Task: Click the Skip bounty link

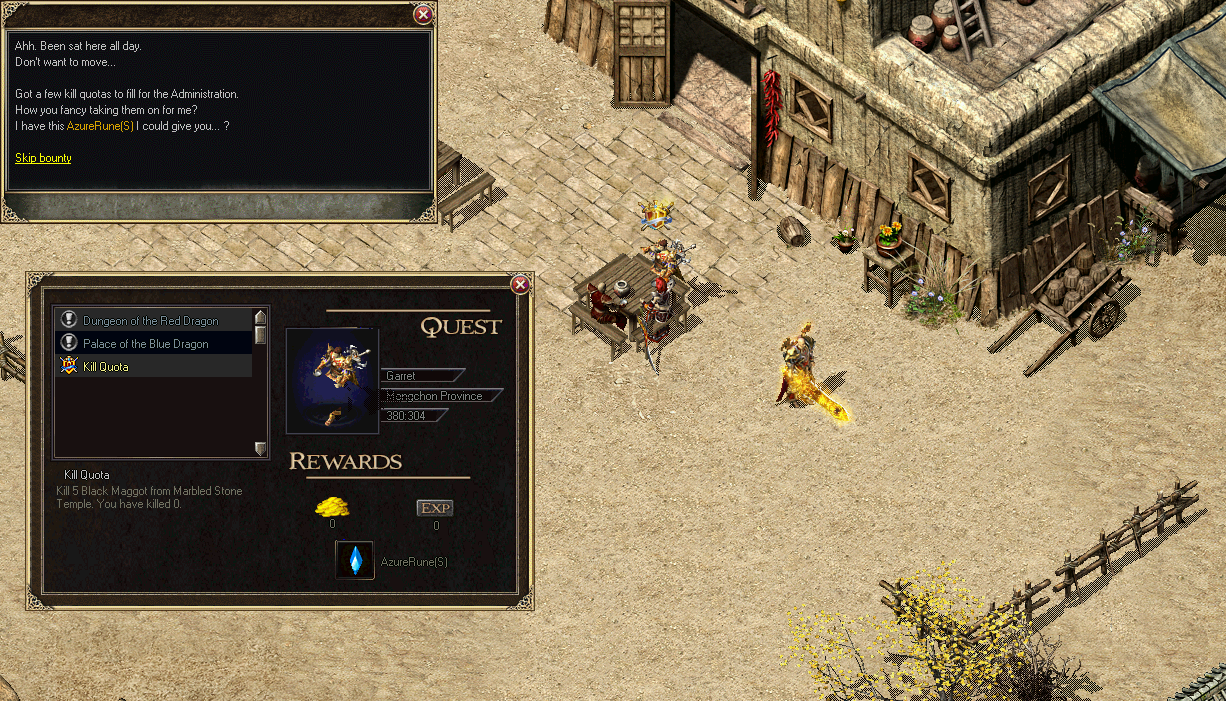Action: [x=43, y=158]
